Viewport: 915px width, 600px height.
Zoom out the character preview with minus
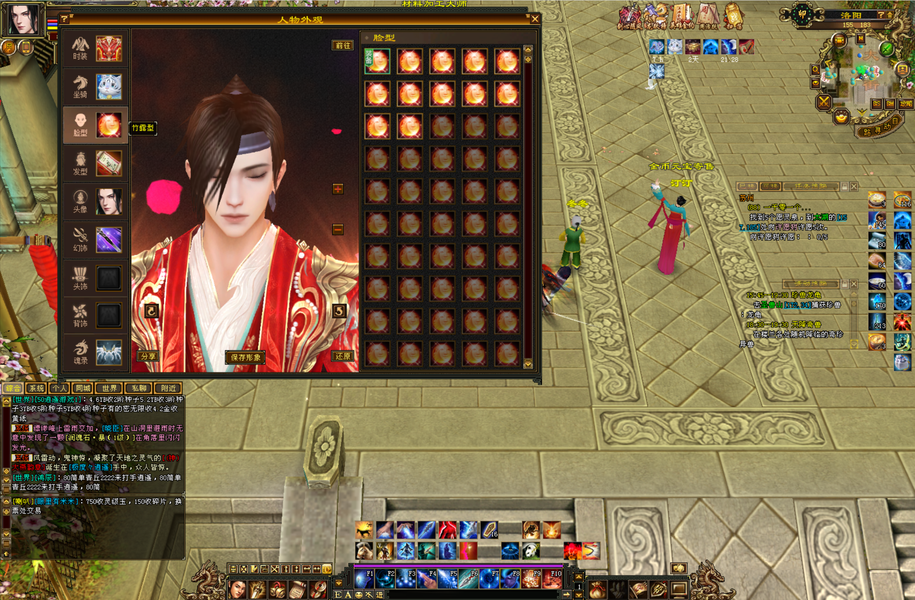[x=338, y=229]
